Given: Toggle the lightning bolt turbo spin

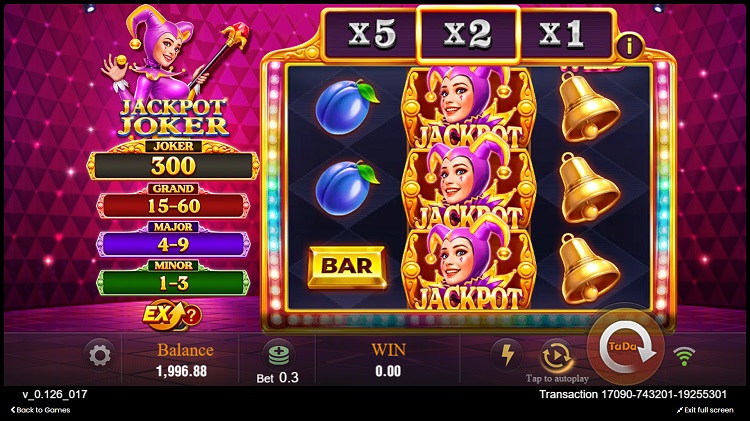Looking at the screenshot, I should coord(505,355).
